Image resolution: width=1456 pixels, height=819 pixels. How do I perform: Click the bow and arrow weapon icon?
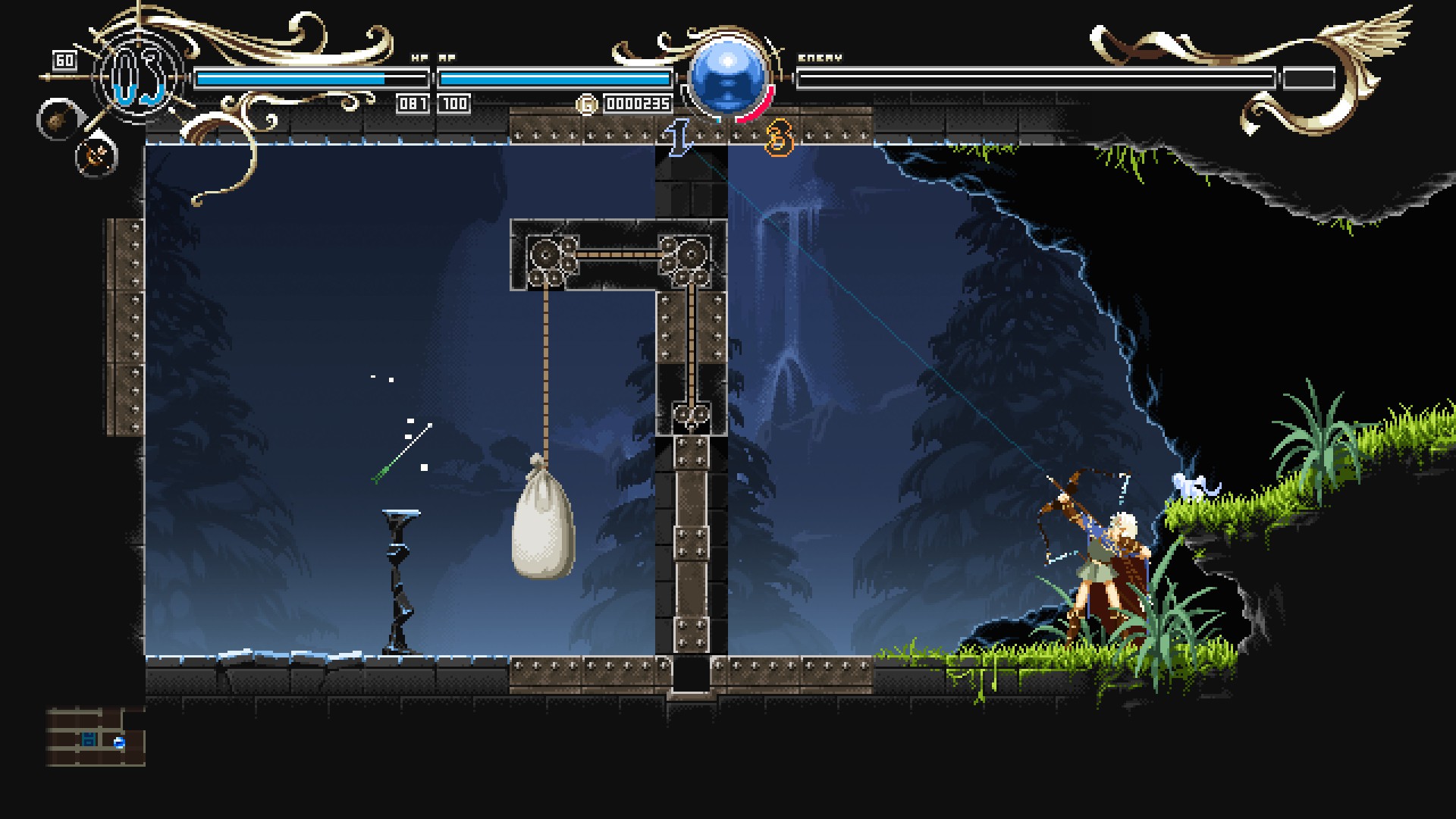(x=96, y=156)
